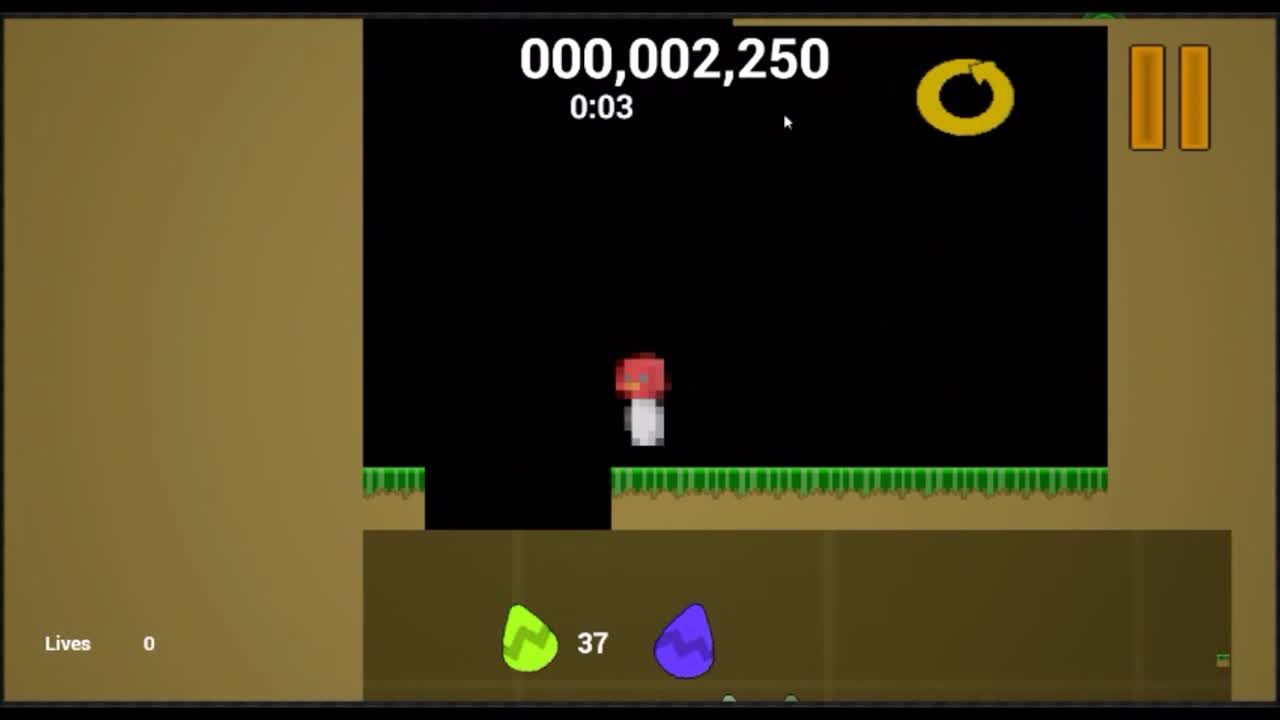Click the Lives label text

[x=68, y=644]
